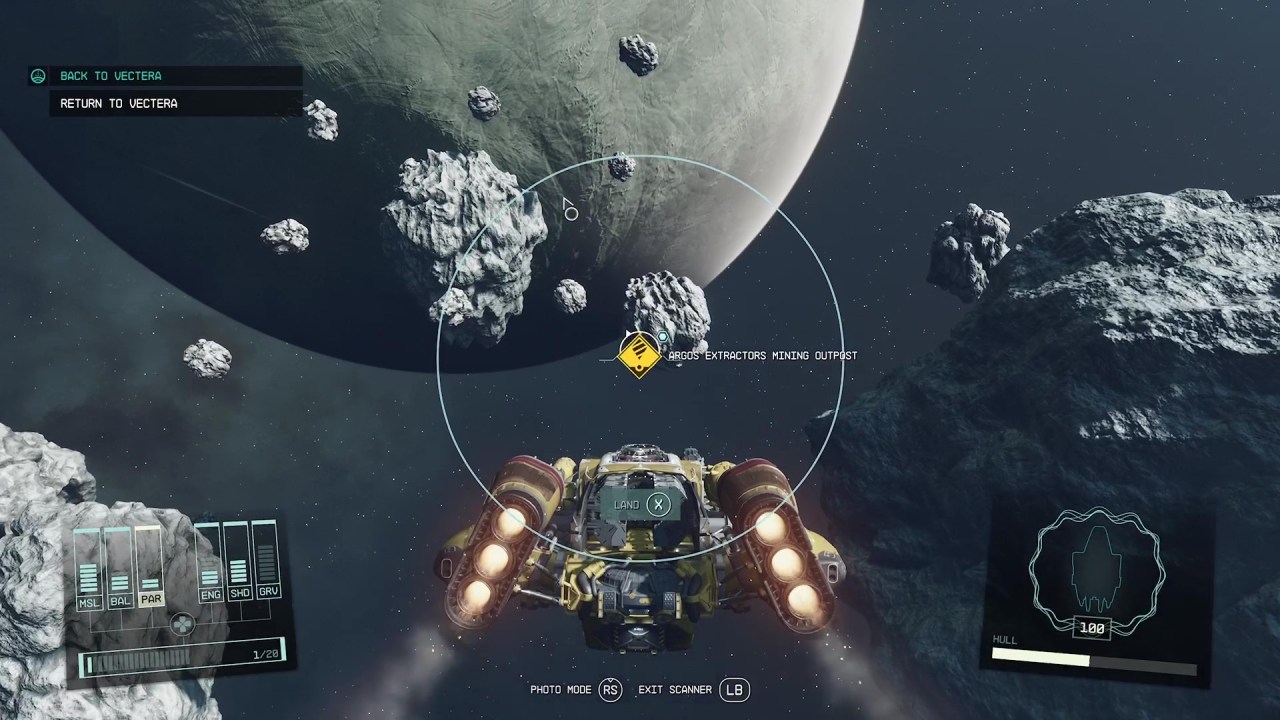Toggle off the scanner via Exit Scanner prompt

pos(735,689)
